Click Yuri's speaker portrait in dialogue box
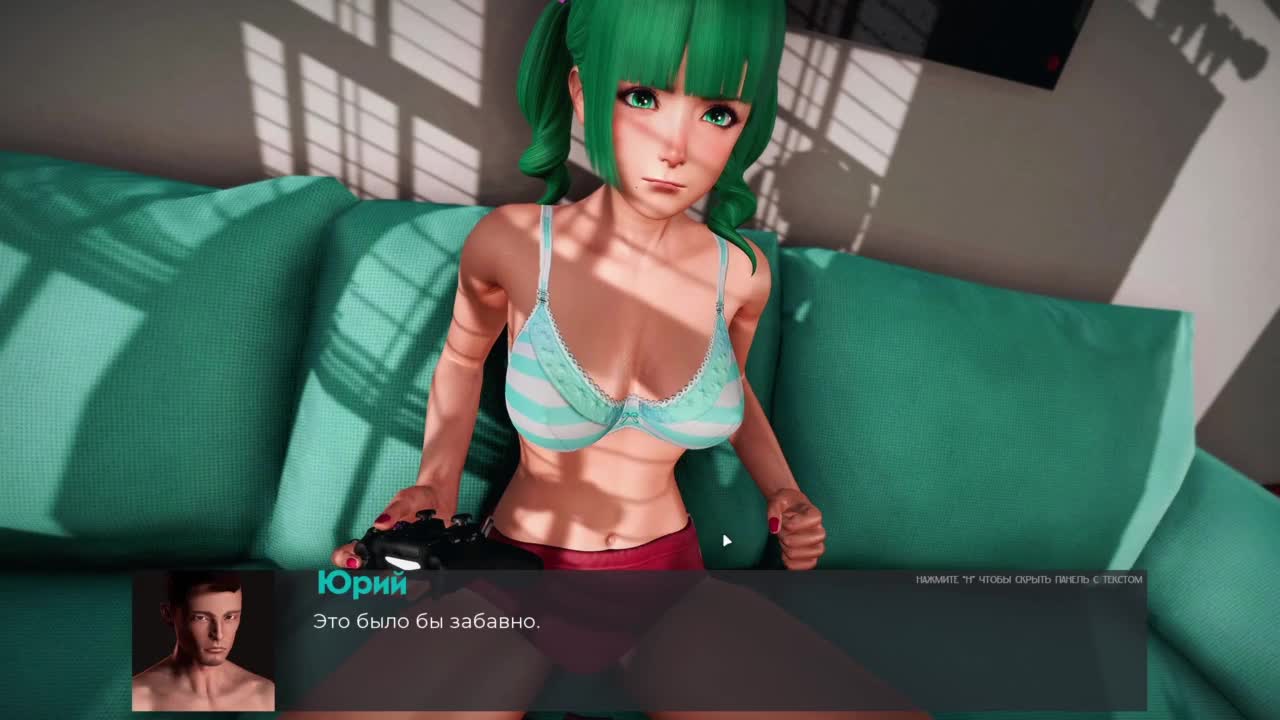This screenshot has width=1280, height=720. click(203, 641)
